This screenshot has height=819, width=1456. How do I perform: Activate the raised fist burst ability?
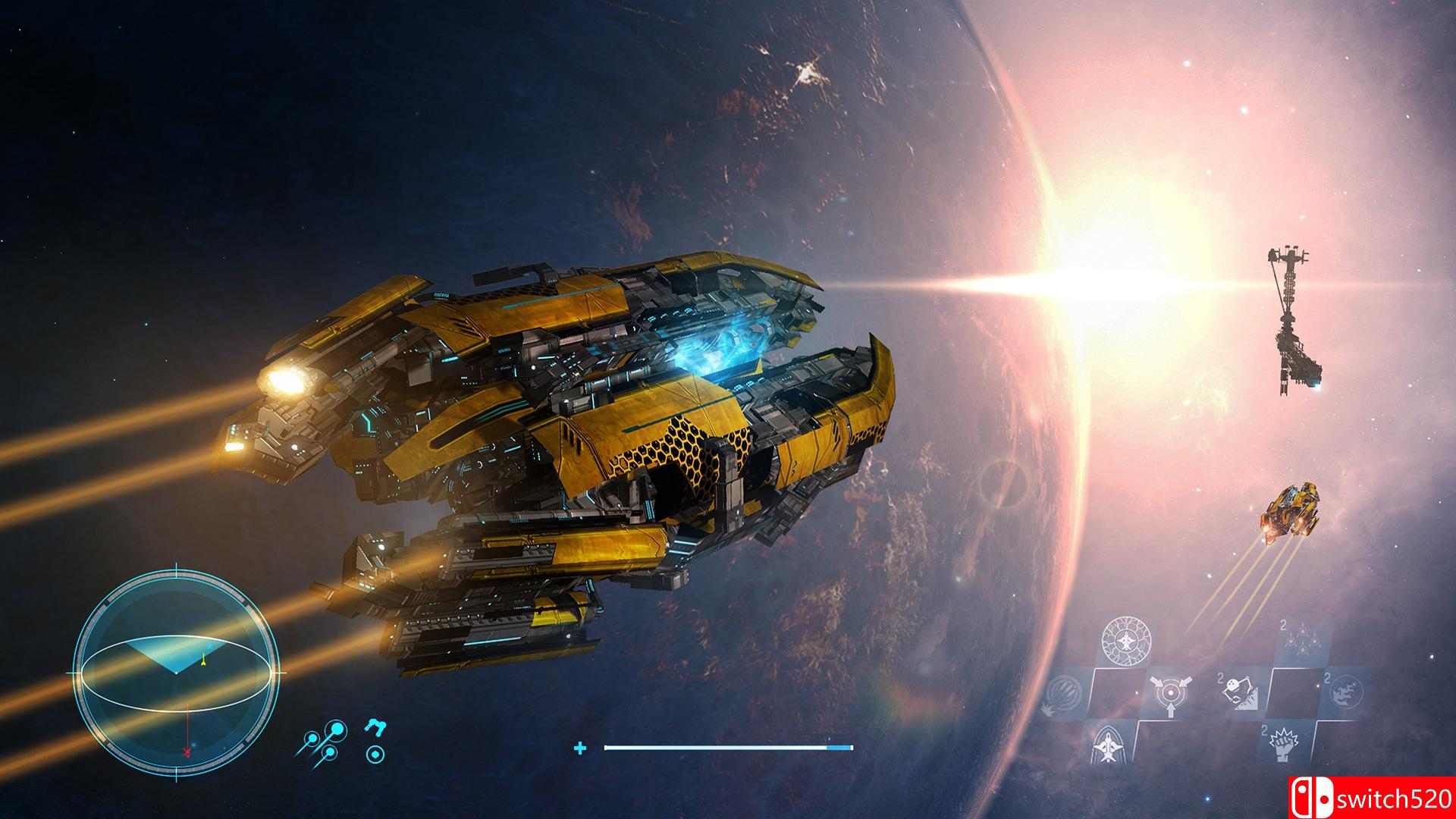[x=1282, y=744]
